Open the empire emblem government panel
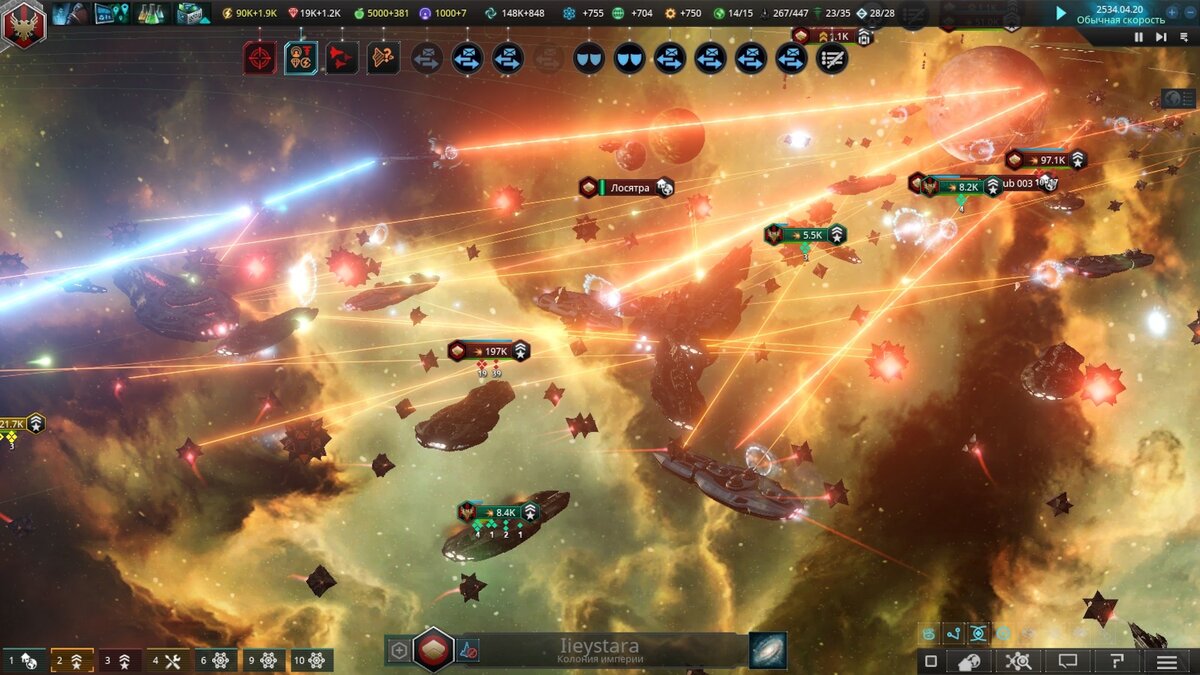 (23, 24)
